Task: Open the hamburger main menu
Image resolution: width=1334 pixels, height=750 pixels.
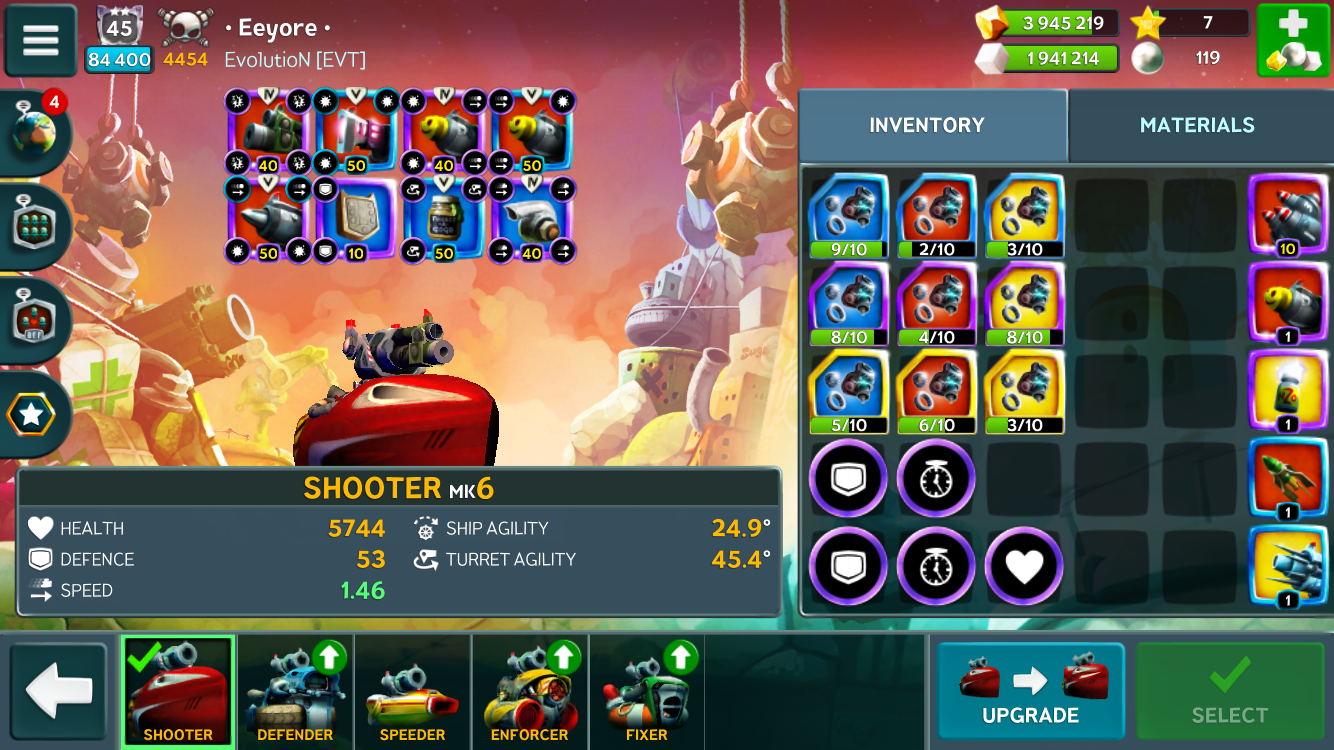Action: [41, 41]
